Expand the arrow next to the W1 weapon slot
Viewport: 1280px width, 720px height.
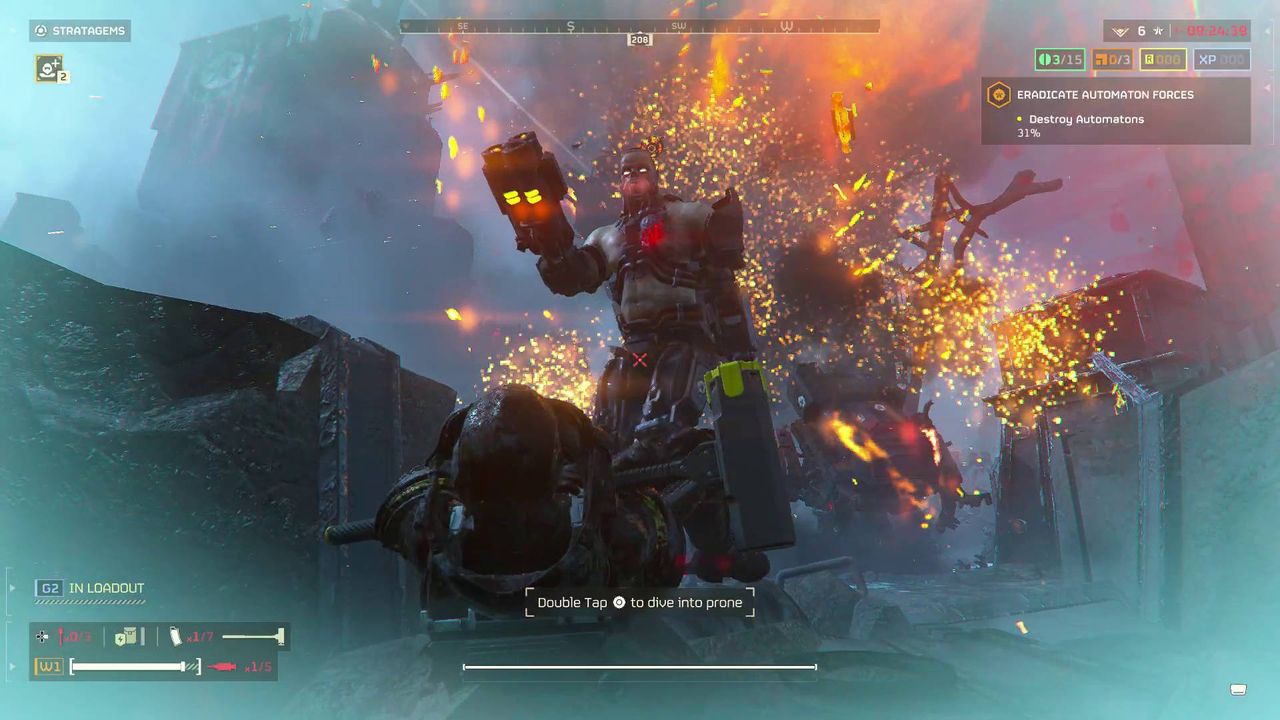pyautogui.click(x=12, y=666)
